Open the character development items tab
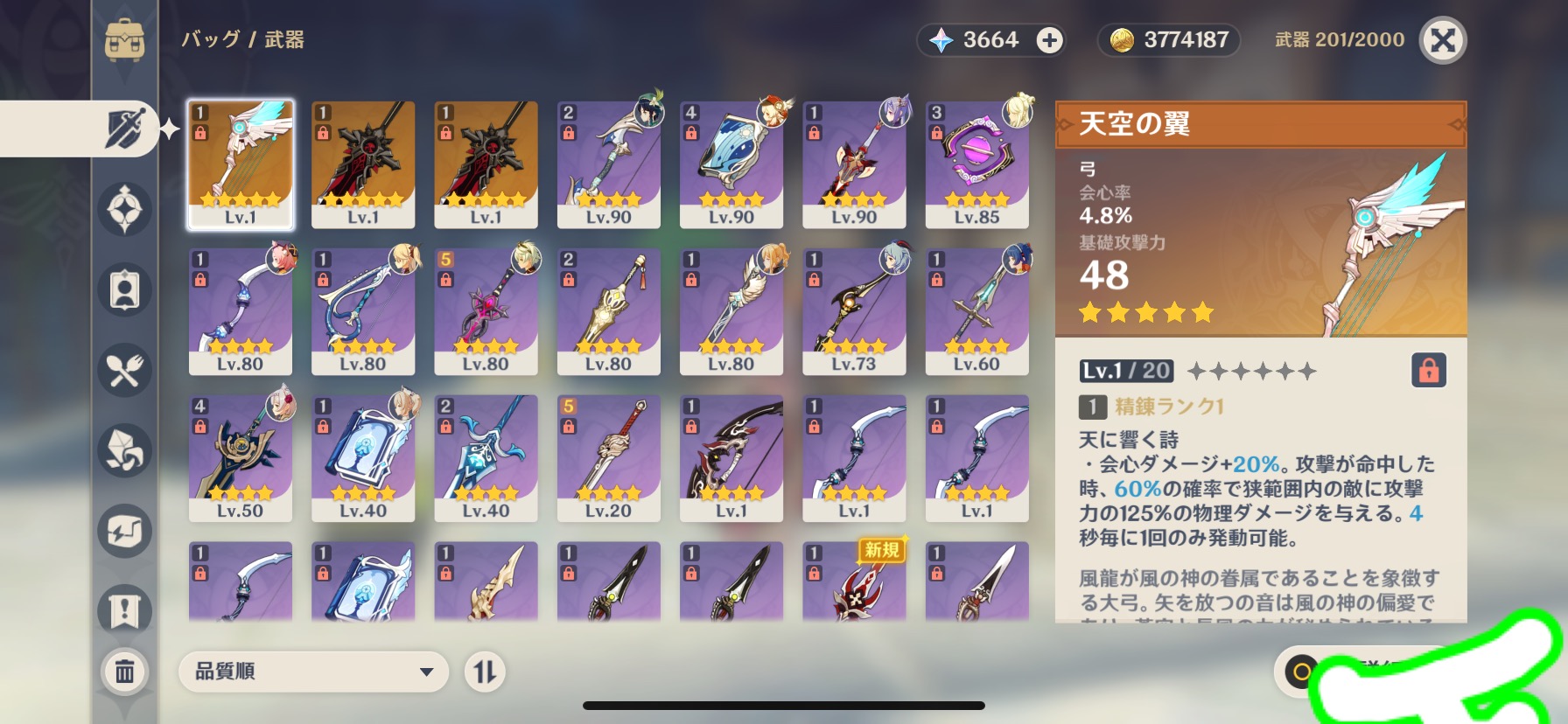 click(x=125, y=290)
